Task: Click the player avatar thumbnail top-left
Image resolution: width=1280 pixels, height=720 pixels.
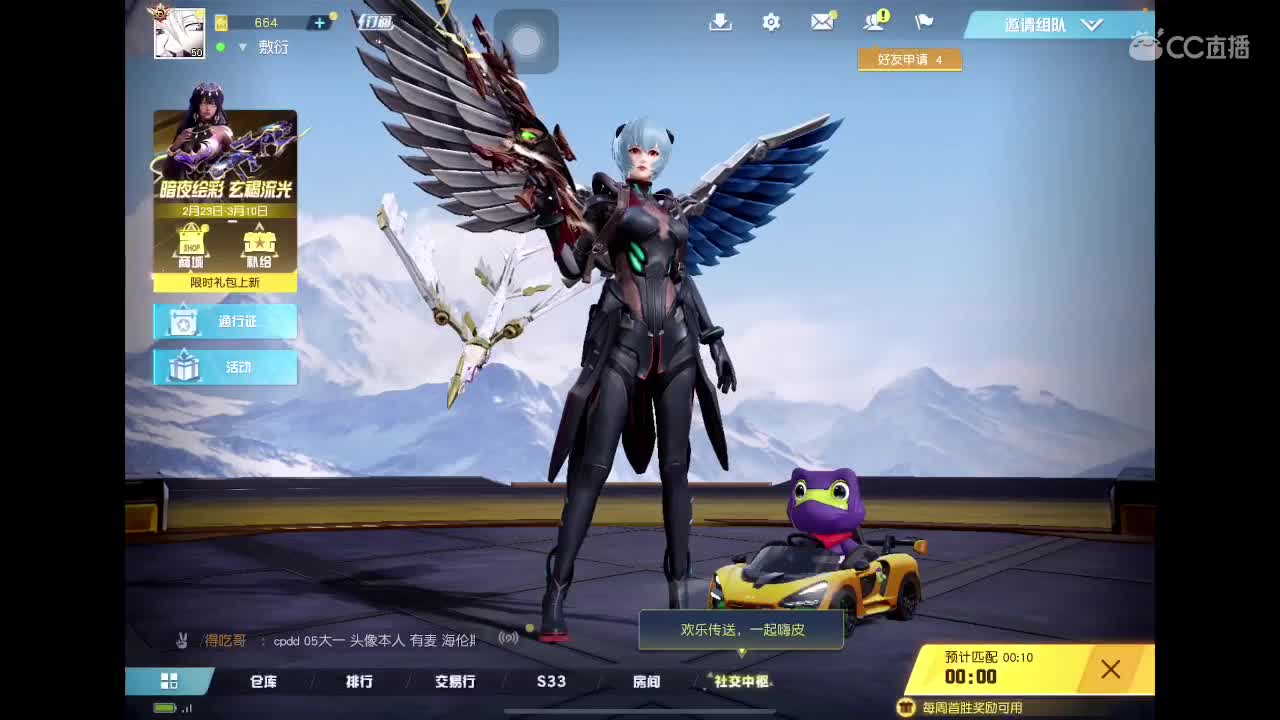Action: pos(178,32)
